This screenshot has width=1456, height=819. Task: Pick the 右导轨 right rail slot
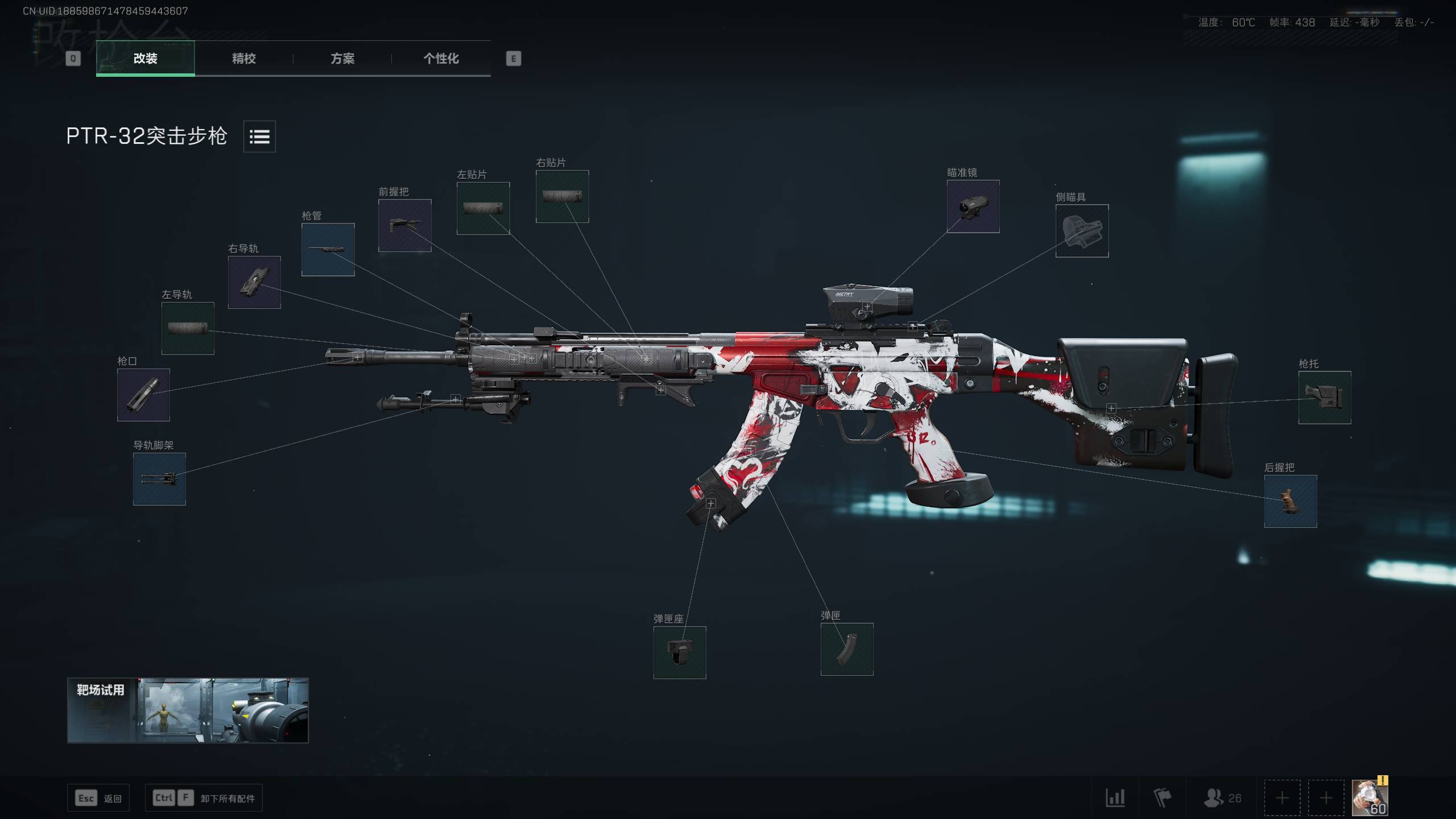pyautogui.click(x=254, y=282)
